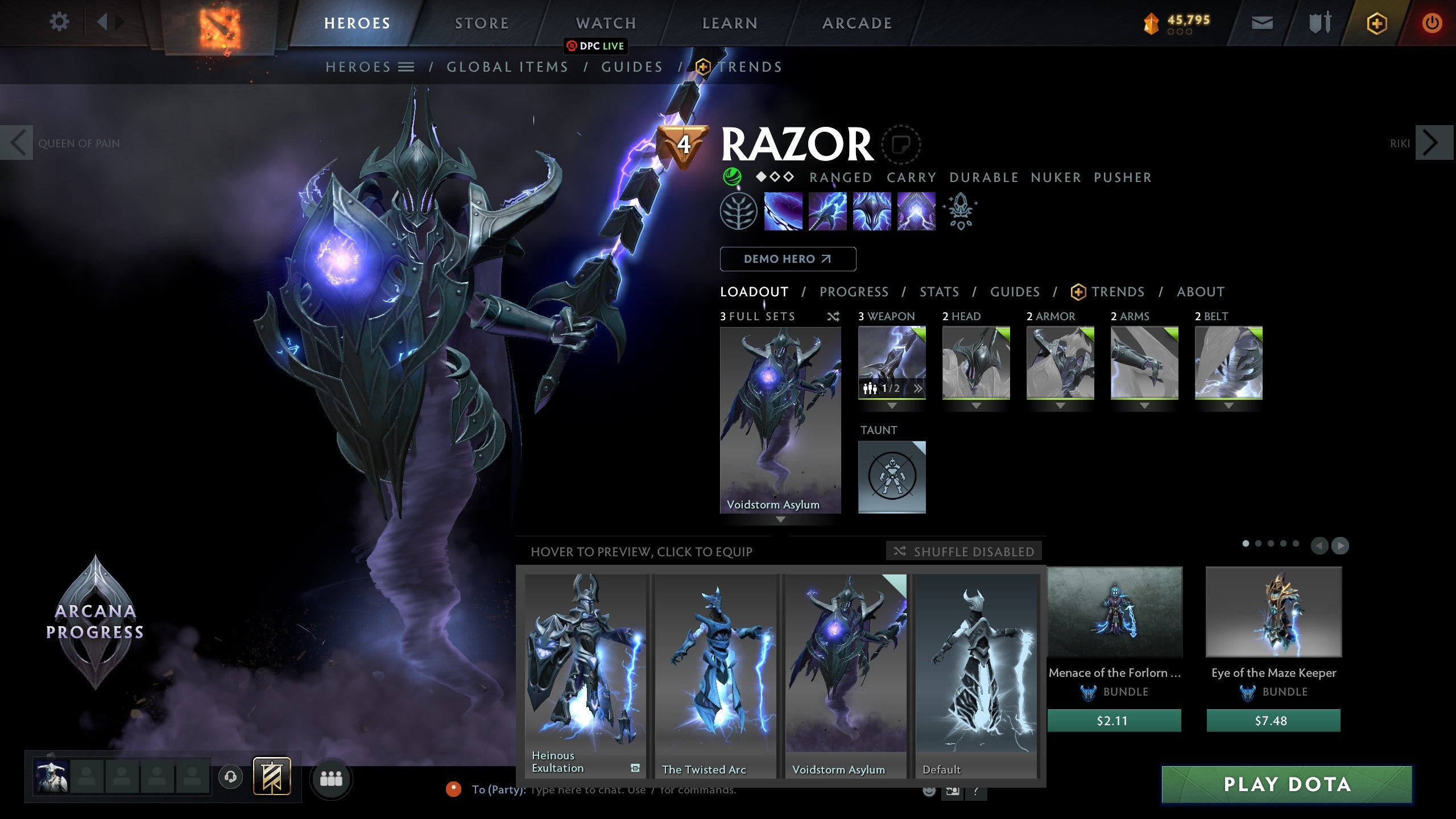Viewport: 1456px width, 819px height.
Task: Click the Demo Hero button
Action: pos(788,259)
